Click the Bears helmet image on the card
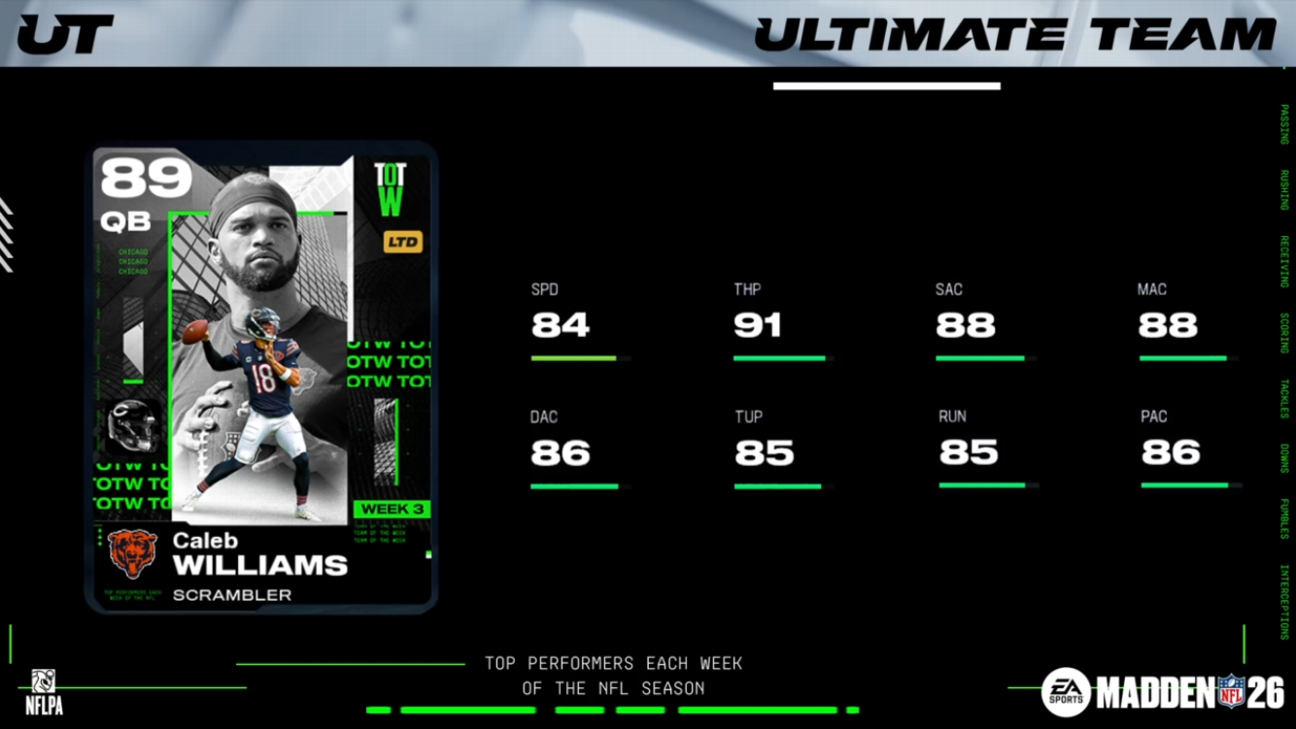1296x729 pixels. tap(130, 425)
